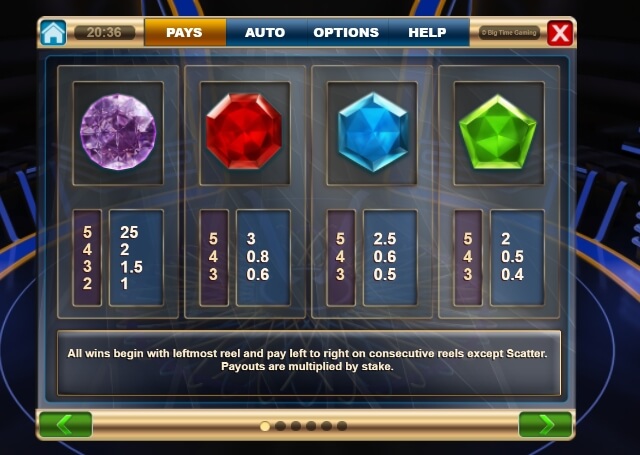This screenshot has height=455, width=640.
Task: Switch to the PAYS tab
Action: [x=184, y=33]
